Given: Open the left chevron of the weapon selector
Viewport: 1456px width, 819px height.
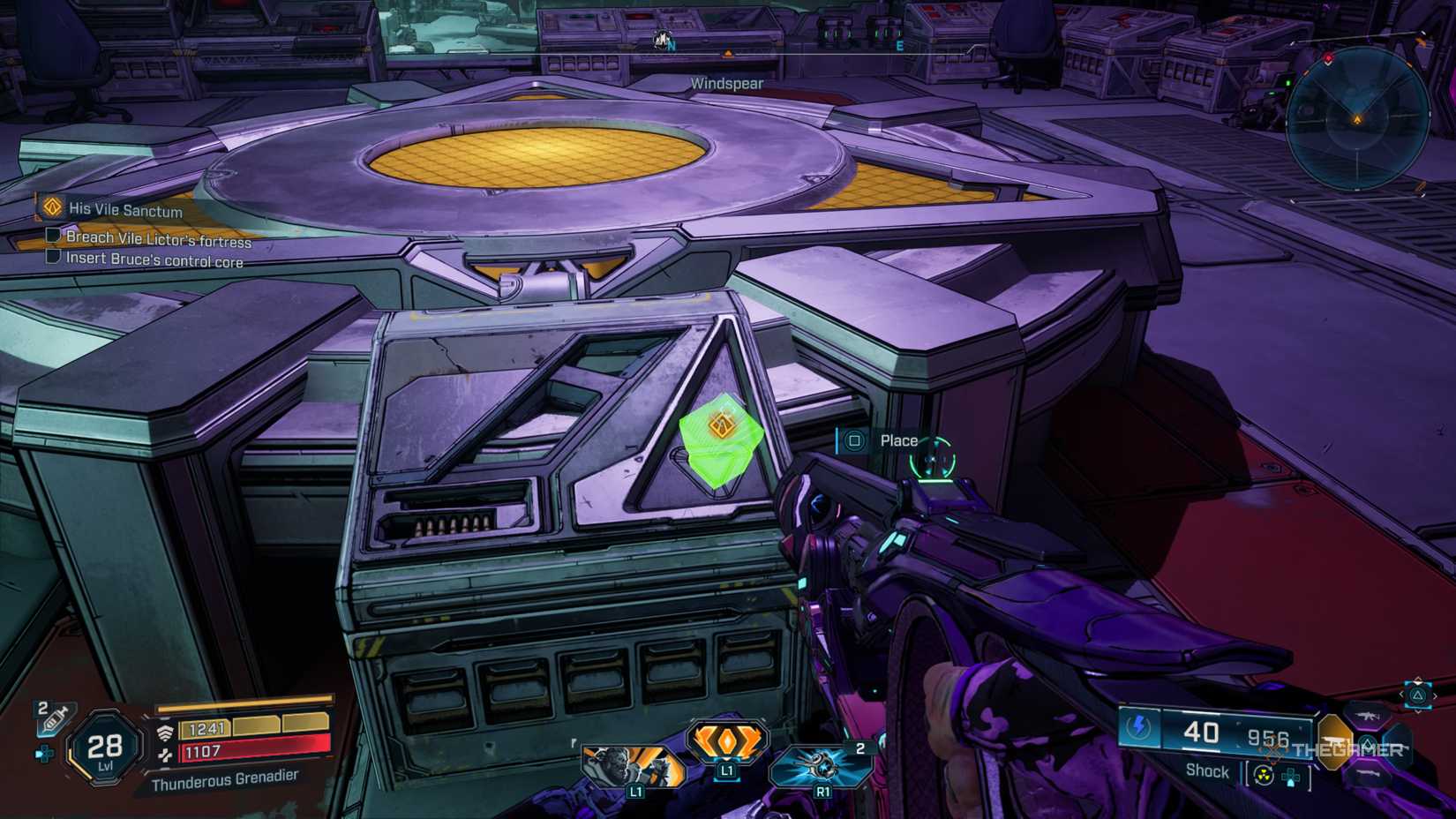Looking at the screenshot, I should click(x=1402, y=694).
